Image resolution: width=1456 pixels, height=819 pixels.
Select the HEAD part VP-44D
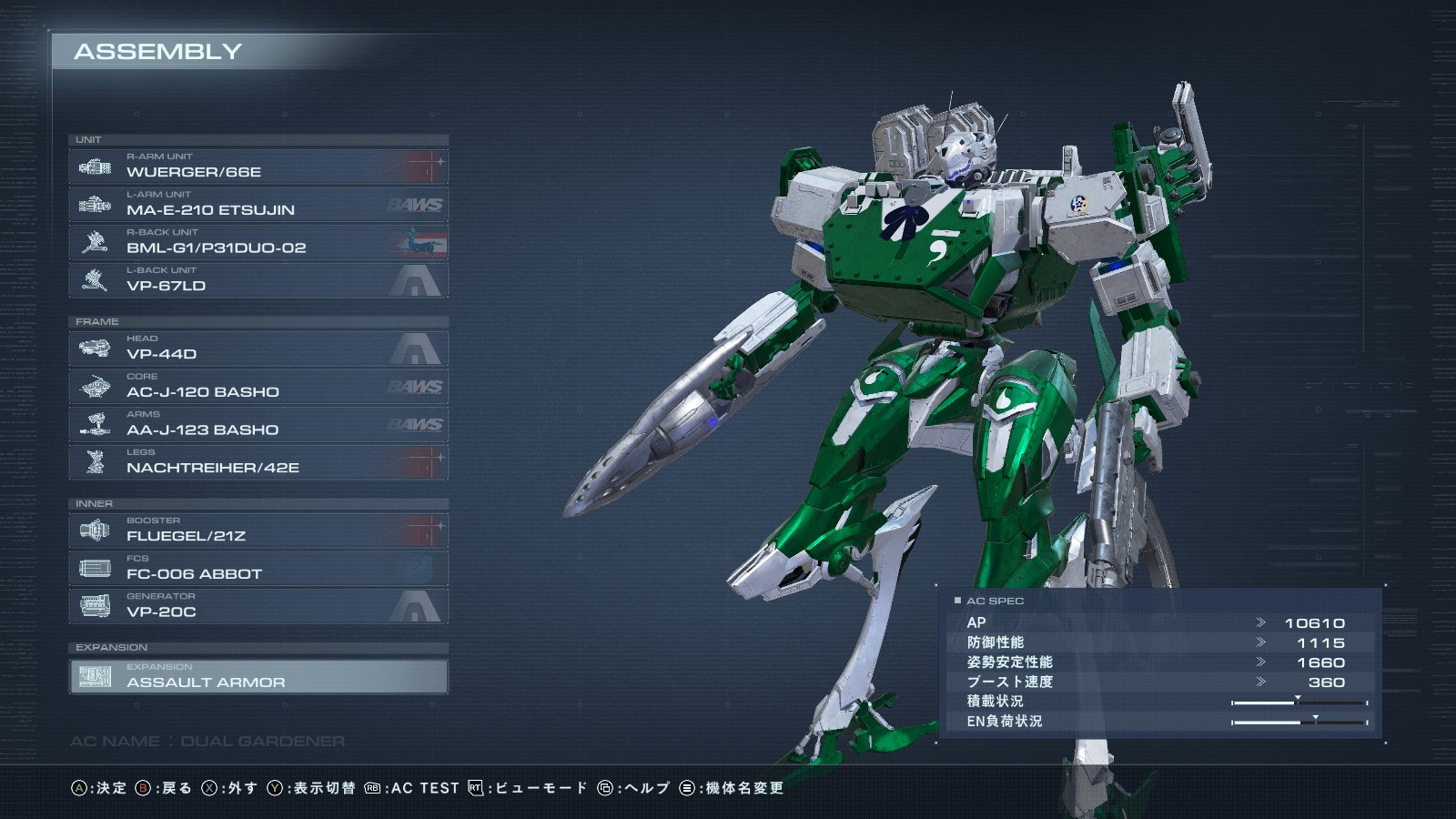[258, 349]
